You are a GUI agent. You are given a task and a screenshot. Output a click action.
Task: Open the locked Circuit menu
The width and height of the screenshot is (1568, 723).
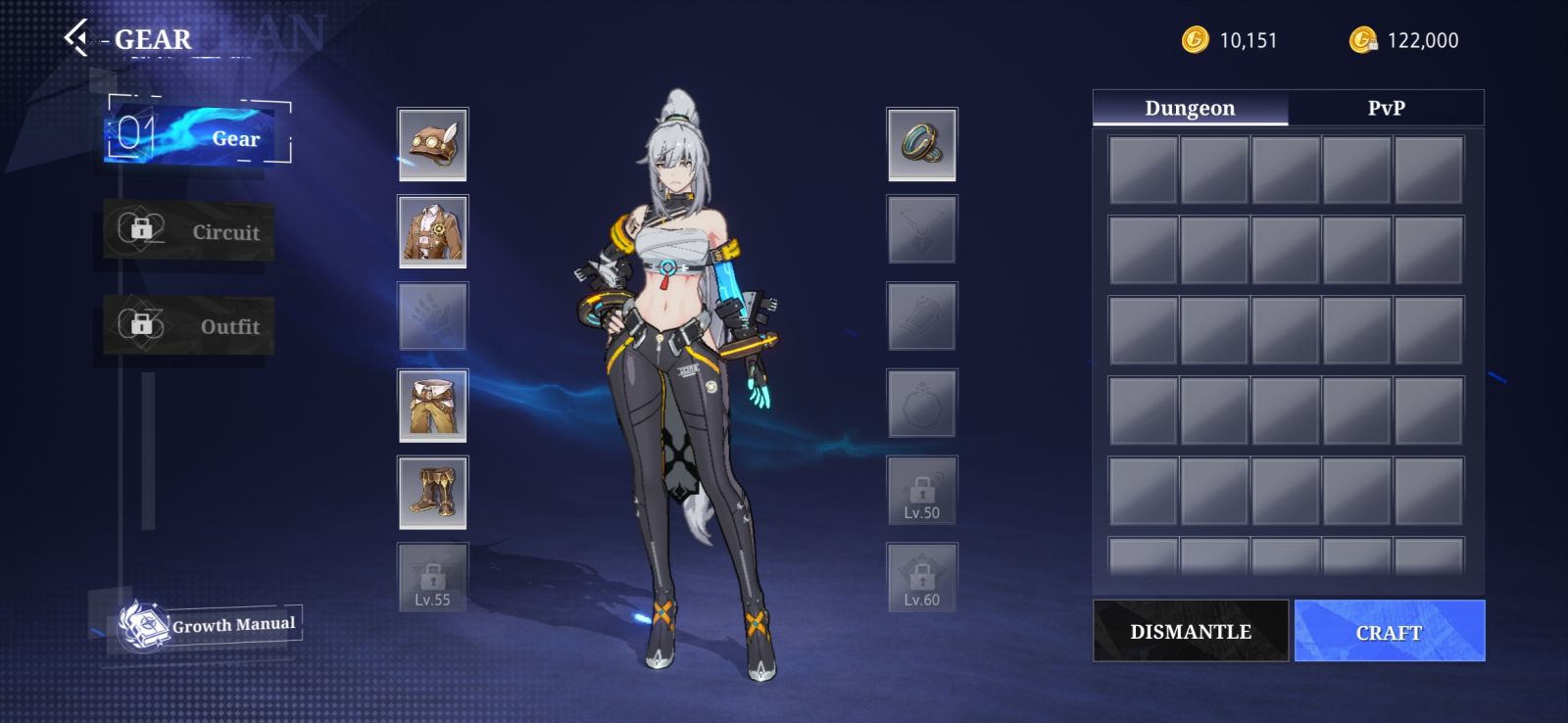(x=189, y=231)
